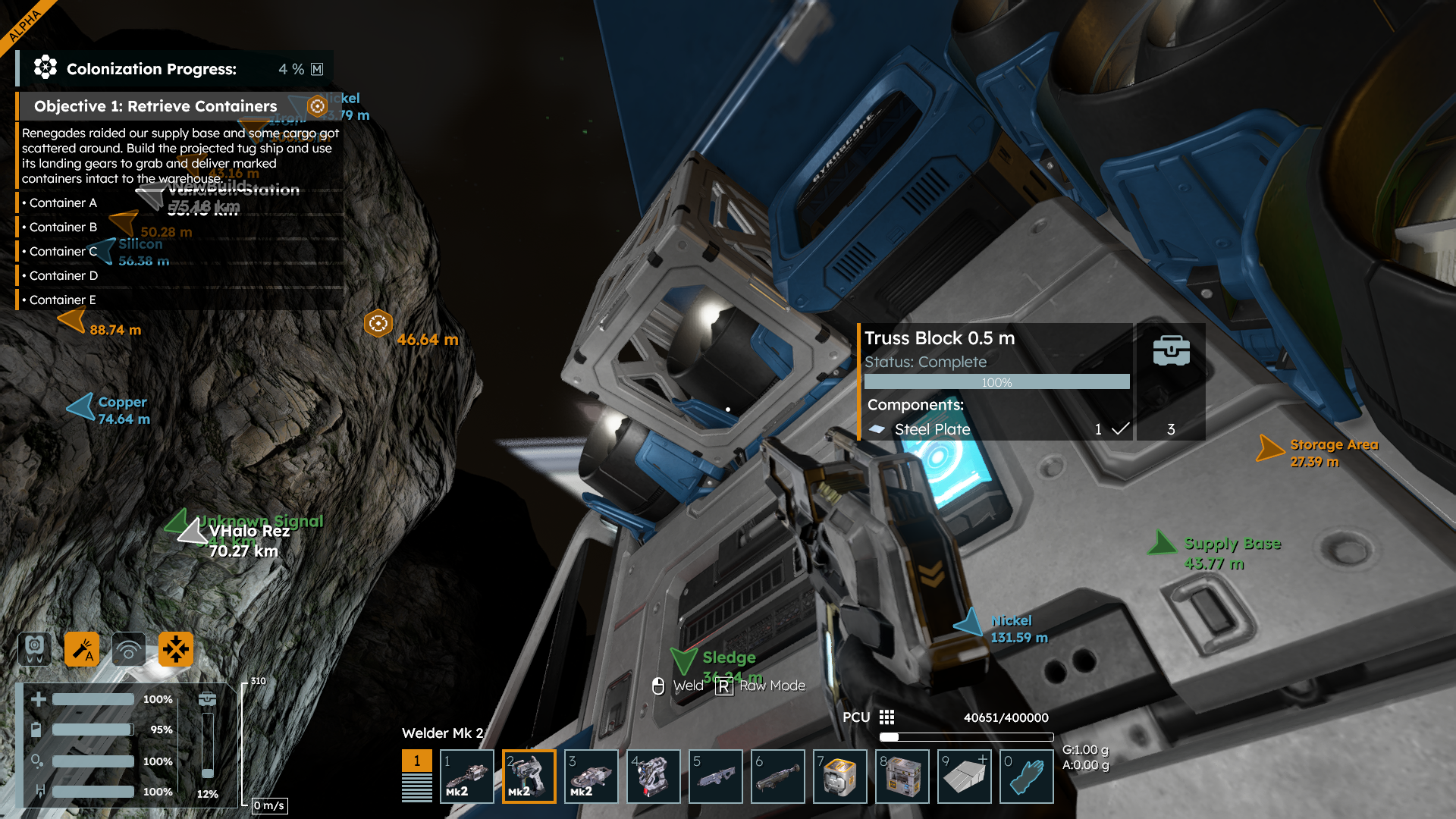Select the glove hand slot
The height and width of the screenshot is (819, 1456).
click(x=1027, y=776)
